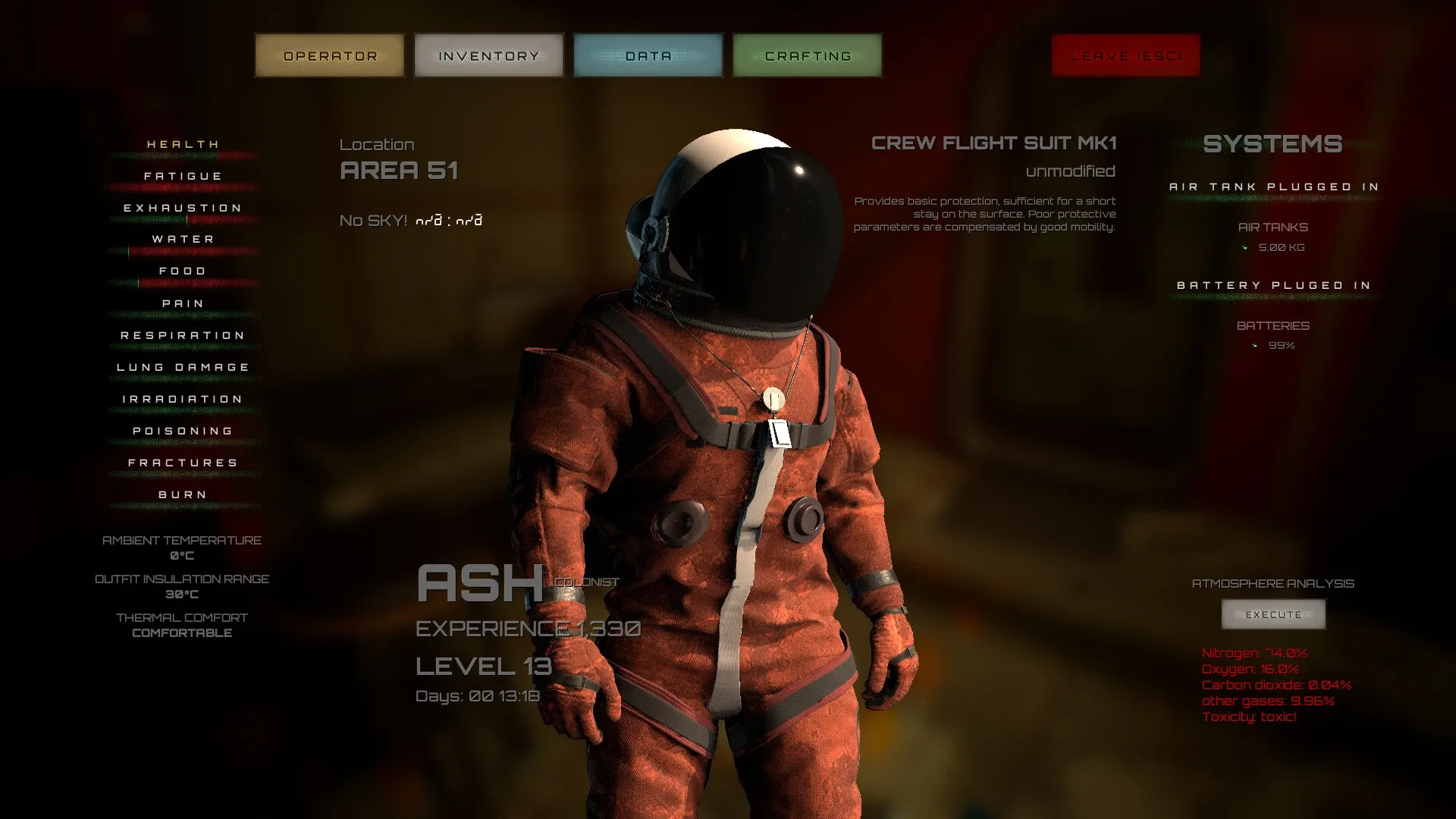Click the No SKY! clock display

click(409, 220)
